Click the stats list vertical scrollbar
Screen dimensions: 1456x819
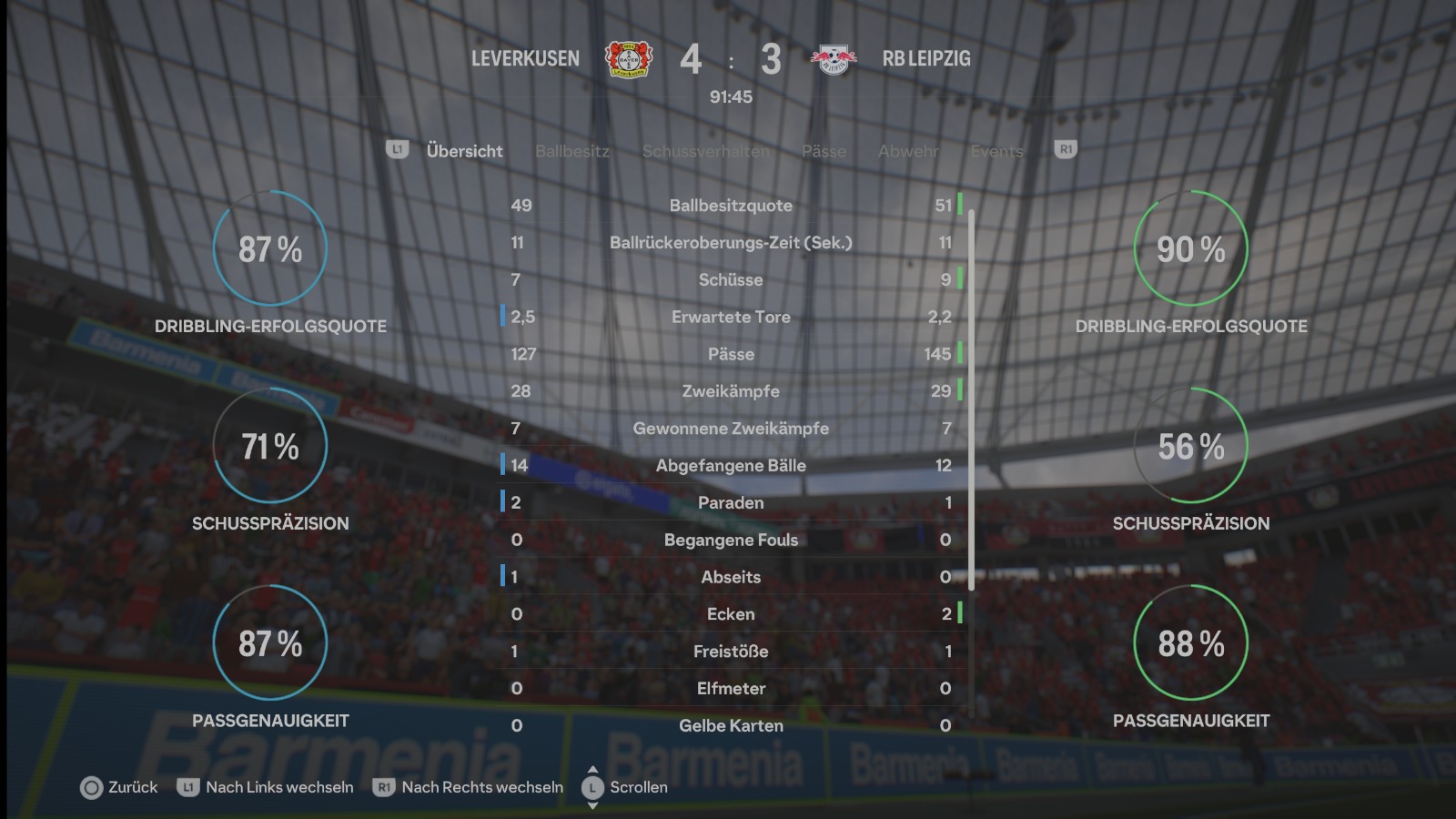tap(972, 400)
